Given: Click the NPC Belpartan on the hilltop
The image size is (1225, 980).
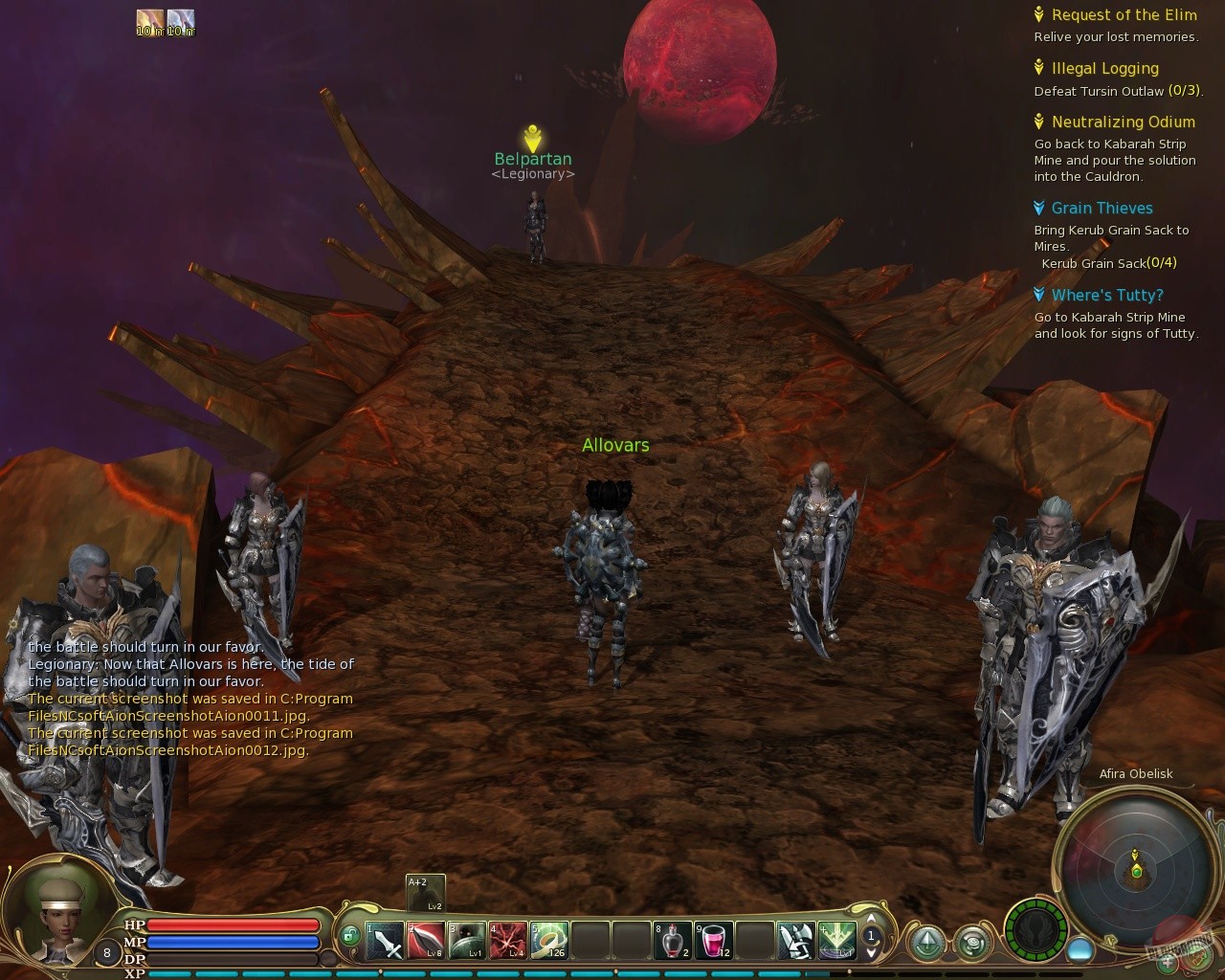Looking at the screenshot, I should (x=533, y=158).
